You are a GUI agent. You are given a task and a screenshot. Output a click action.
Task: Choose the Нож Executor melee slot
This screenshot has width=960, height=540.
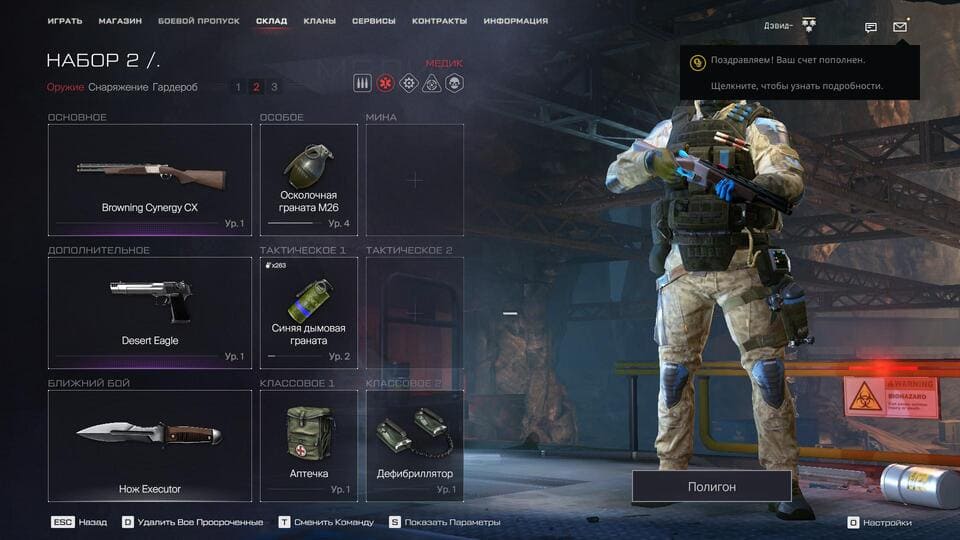[150, 445]
